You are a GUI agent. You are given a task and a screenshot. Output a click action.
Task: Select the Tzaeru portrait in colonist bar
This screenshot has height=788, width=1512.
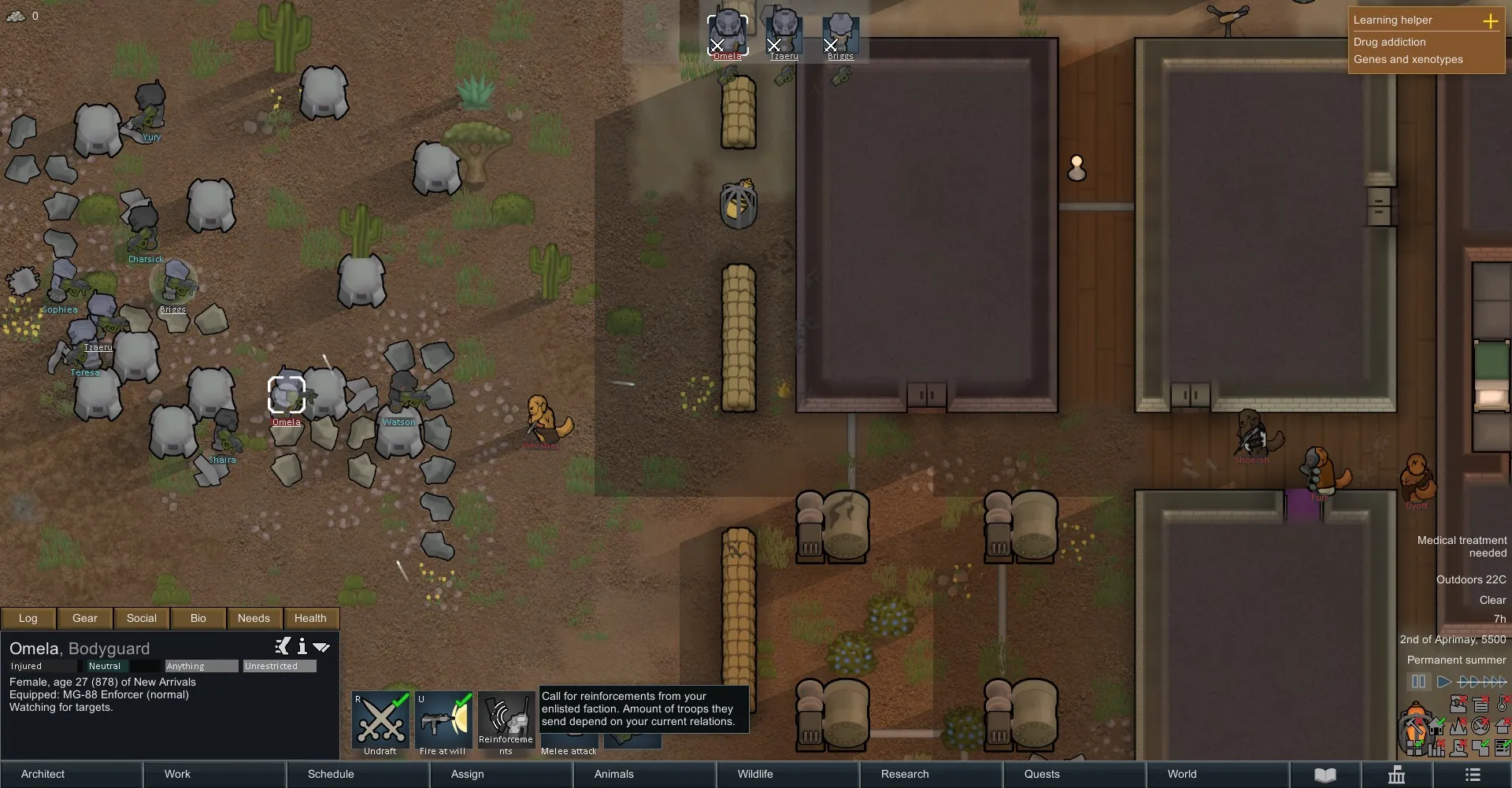click(784, 34)
